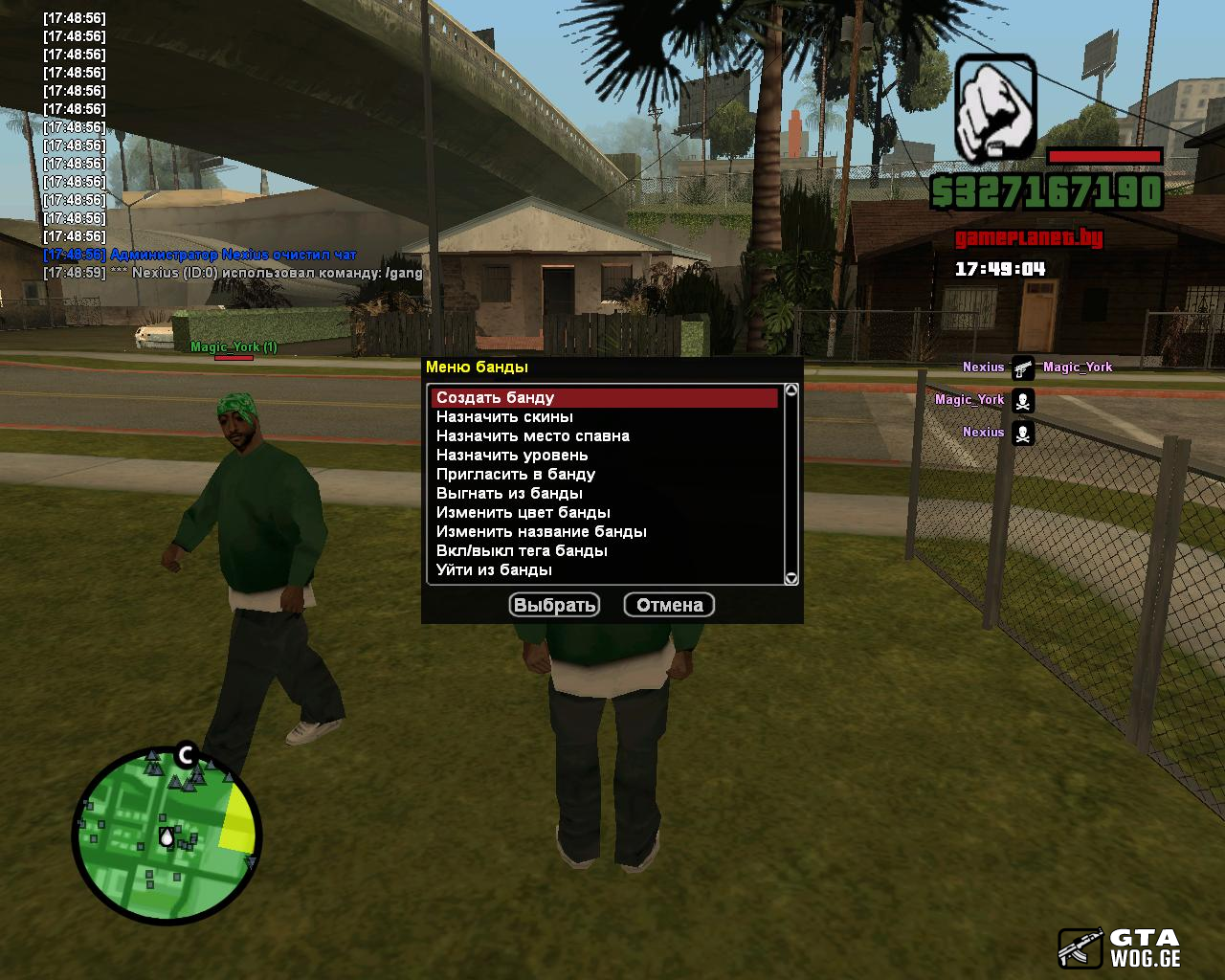Confirm with the Выбрать button
Image resolution: width=1225 pixels, height=980 pixels.
tap(555, 605)
